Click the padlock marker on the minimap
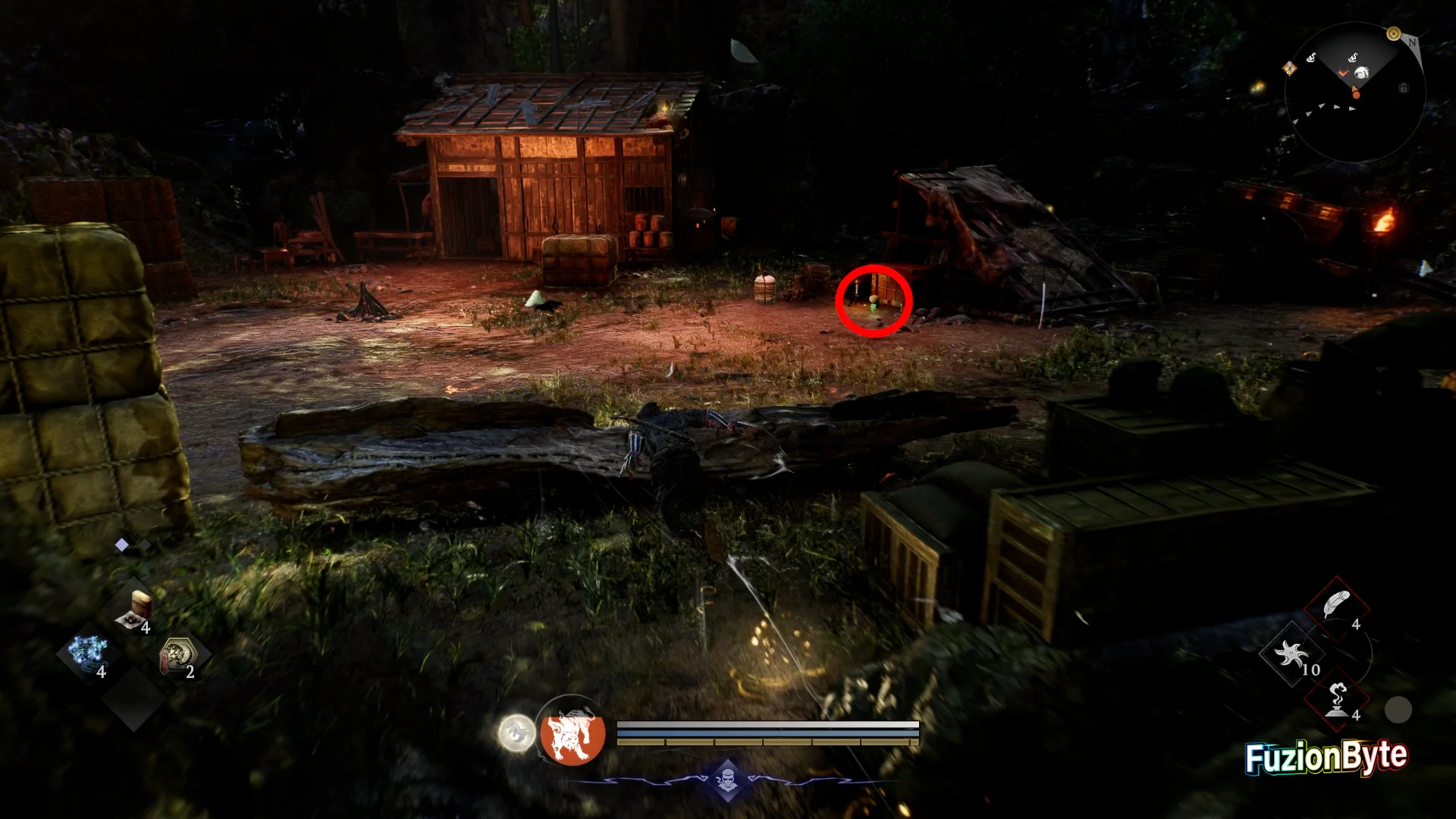Image resolution: width=1456 pixels, height=819 pixels. (x=1404, y=88)
